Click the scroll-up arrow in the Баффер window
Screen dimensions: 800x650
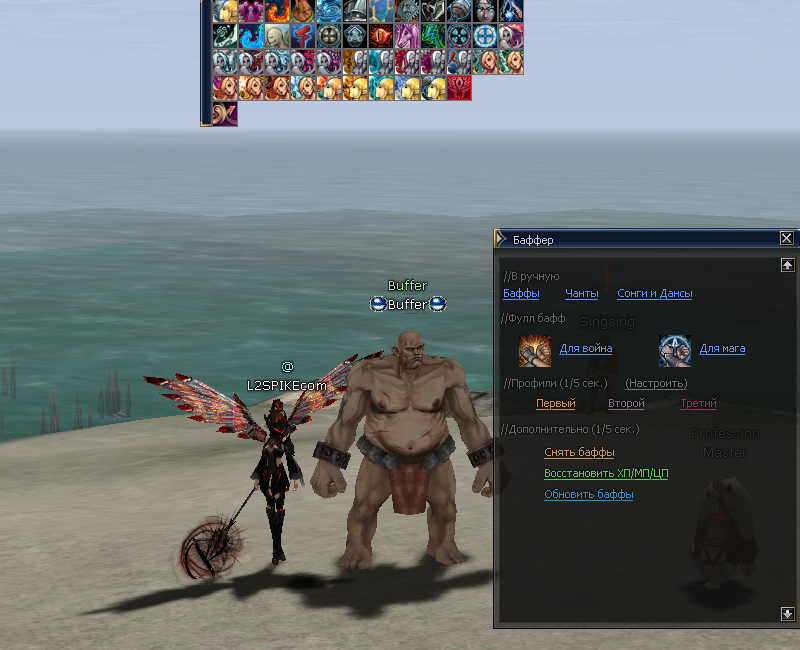click(x=787, y=266)
